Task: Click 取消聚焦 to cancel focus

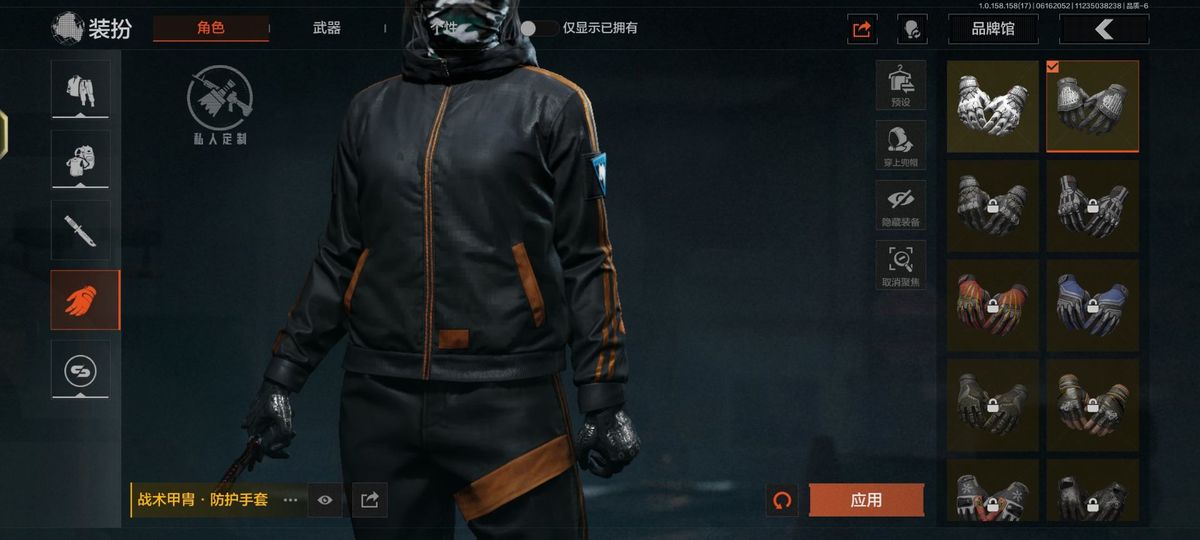Action: [x=901, y=265]
